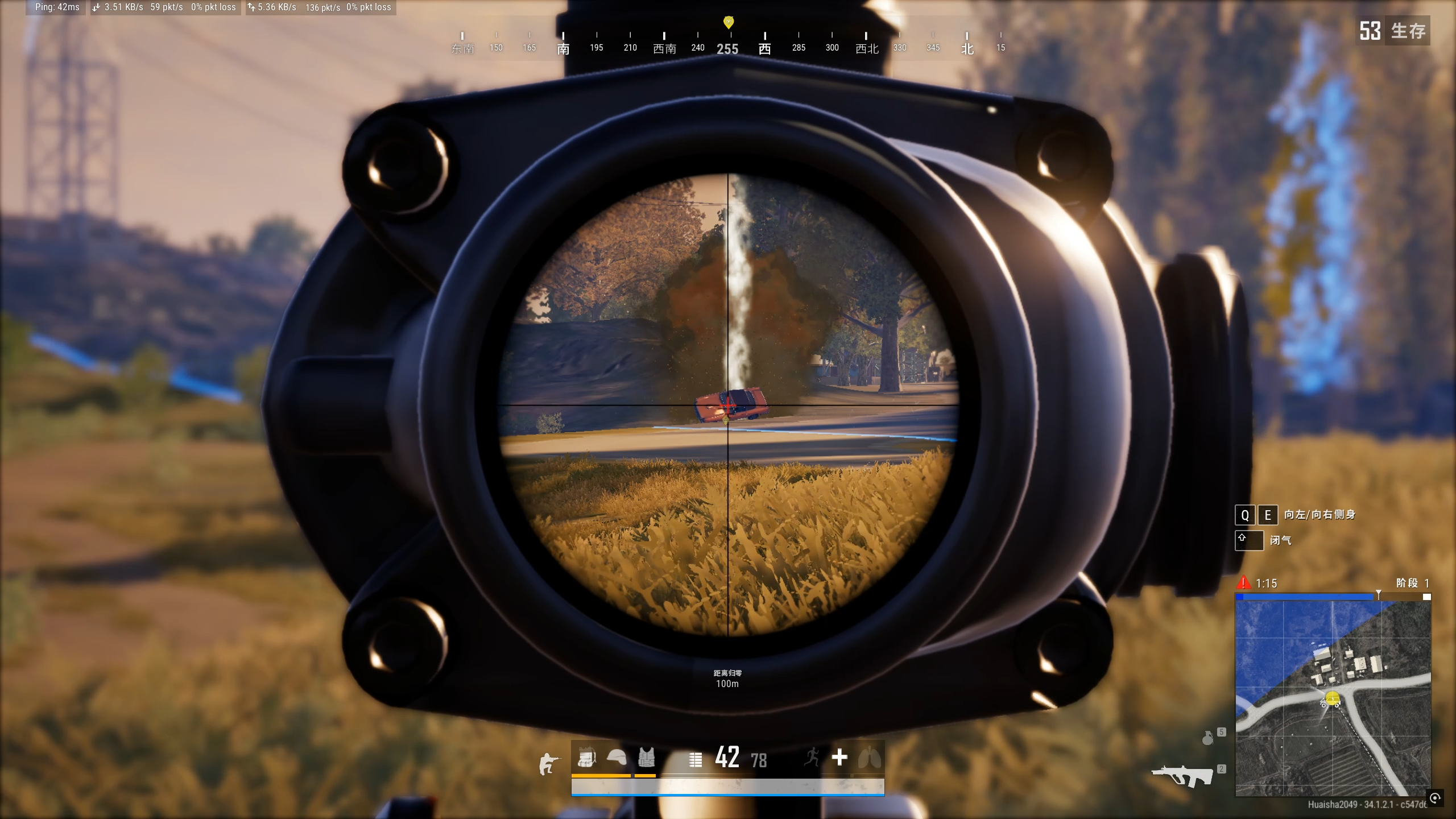This screenshot has height=819, width=1456.
Task: Click the white healing cross icon
Action: (839, 758)
